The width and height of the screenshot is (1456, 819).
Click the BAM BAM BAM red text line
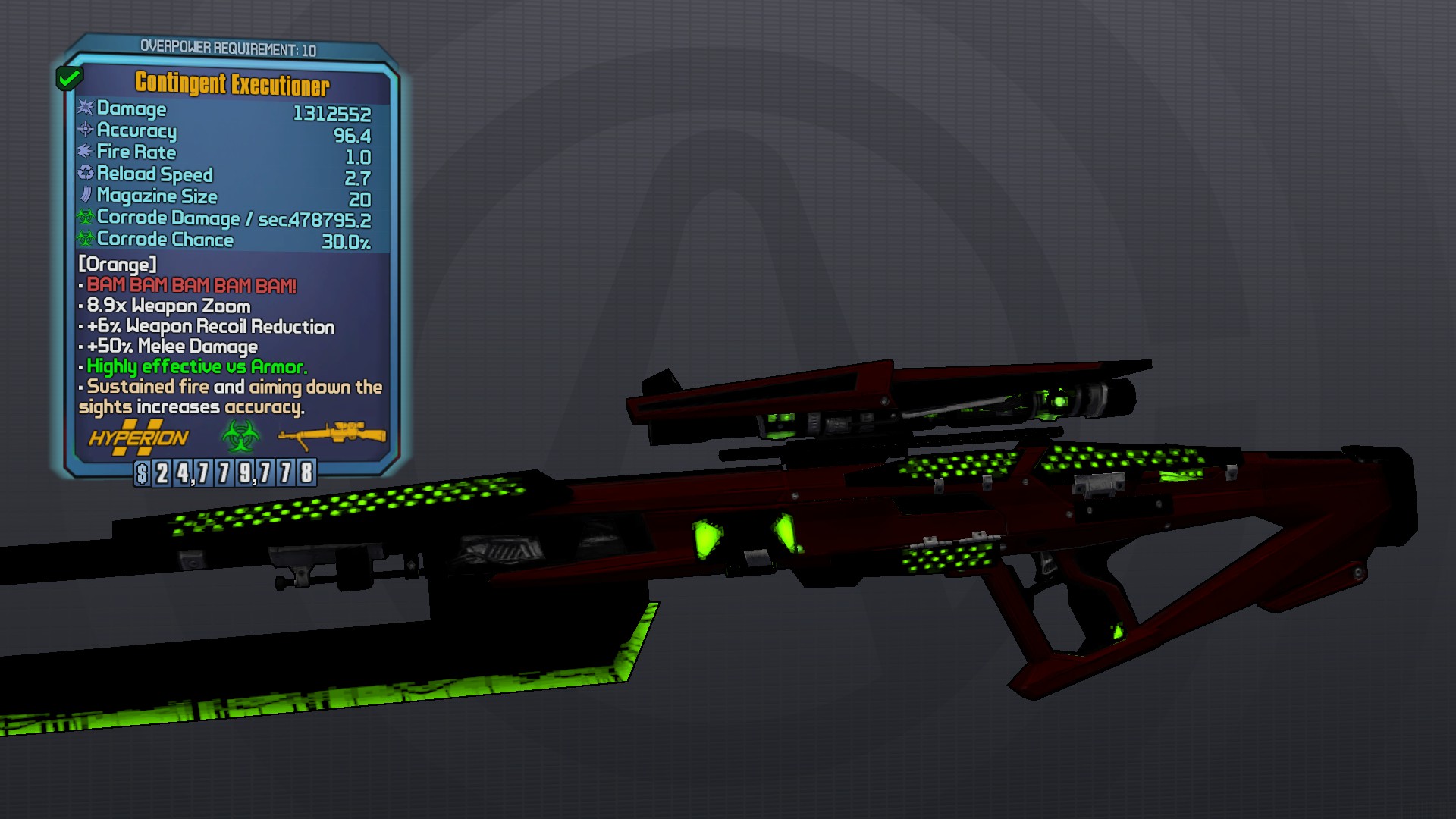point(190,287)
